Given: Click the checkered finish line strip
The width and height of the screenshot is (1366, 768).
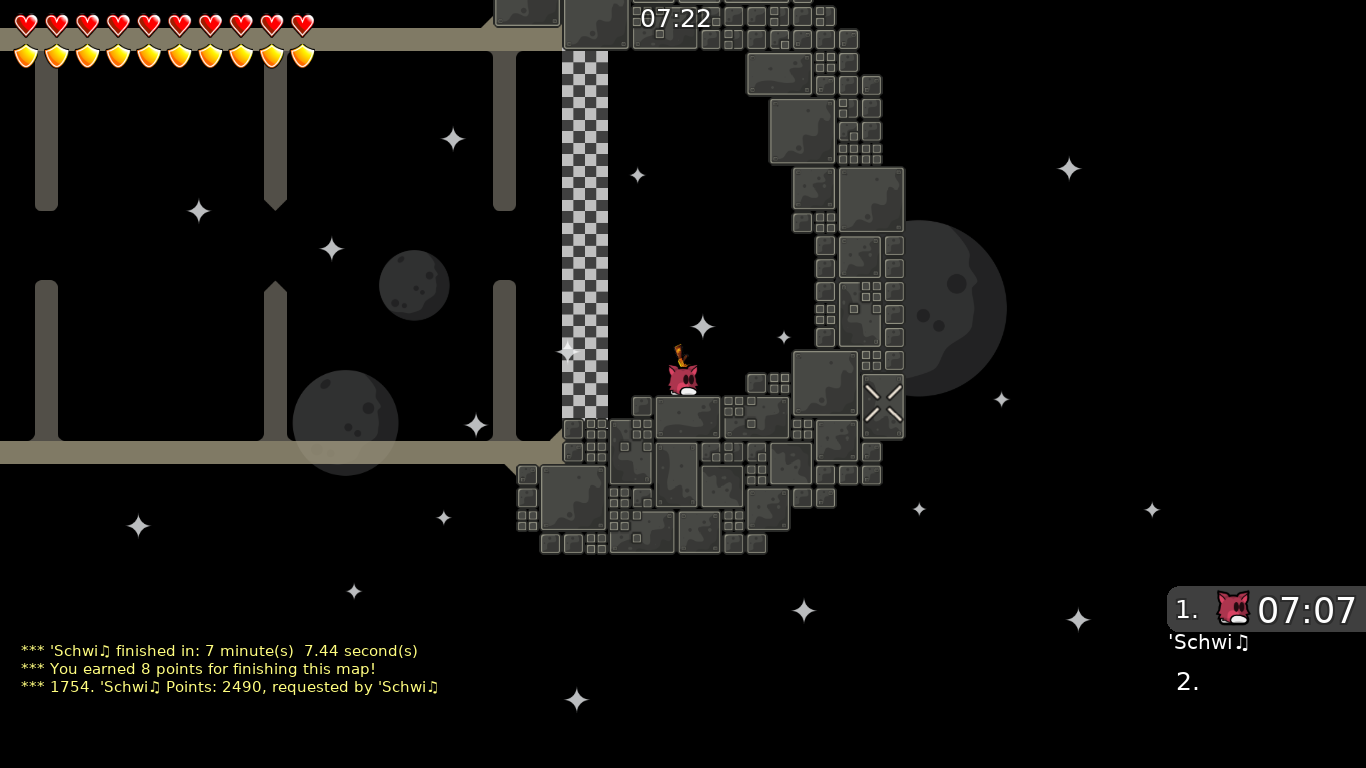Looking at the screenshot, I should pyautogui.click(x=585, y=230).
